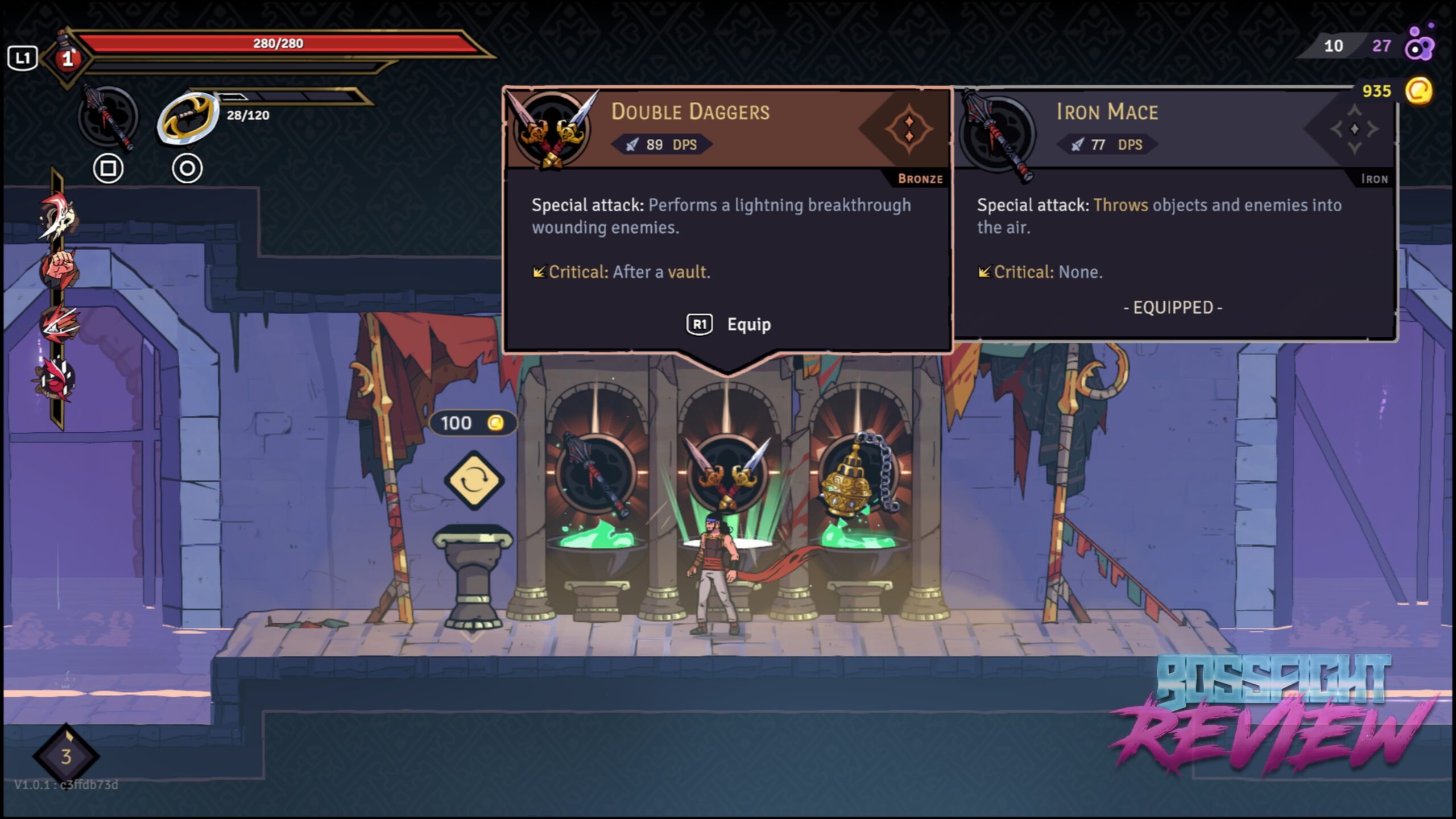Click the depth level 3 diamond
The width and height of the screenshot is (1456, 819).
coord(66,756)
